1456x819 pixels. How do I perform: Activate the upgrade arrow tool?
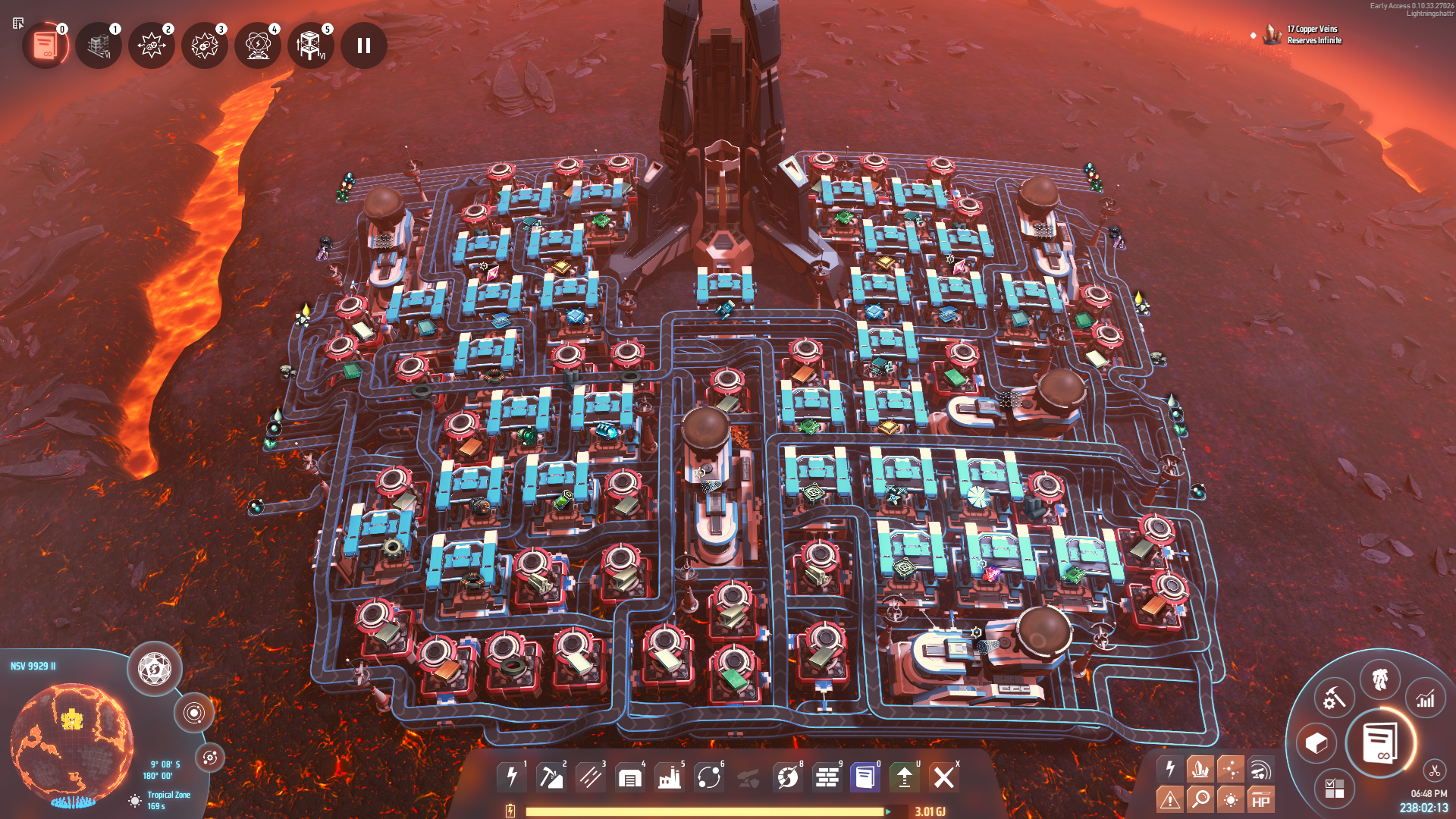[x=905, y=777]
